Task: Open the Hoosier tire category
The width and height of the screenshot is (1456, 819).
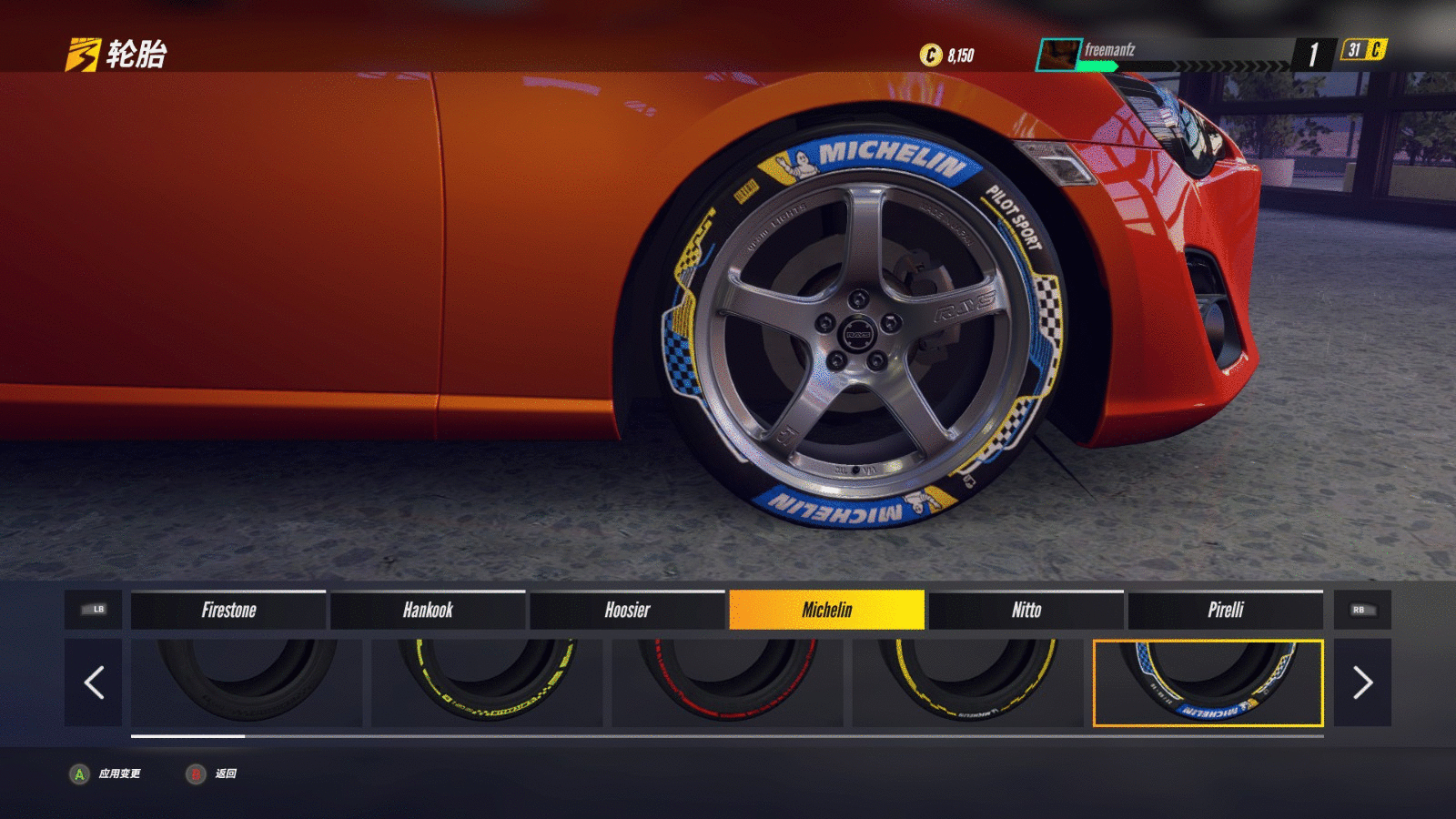Action: point(627,610)
